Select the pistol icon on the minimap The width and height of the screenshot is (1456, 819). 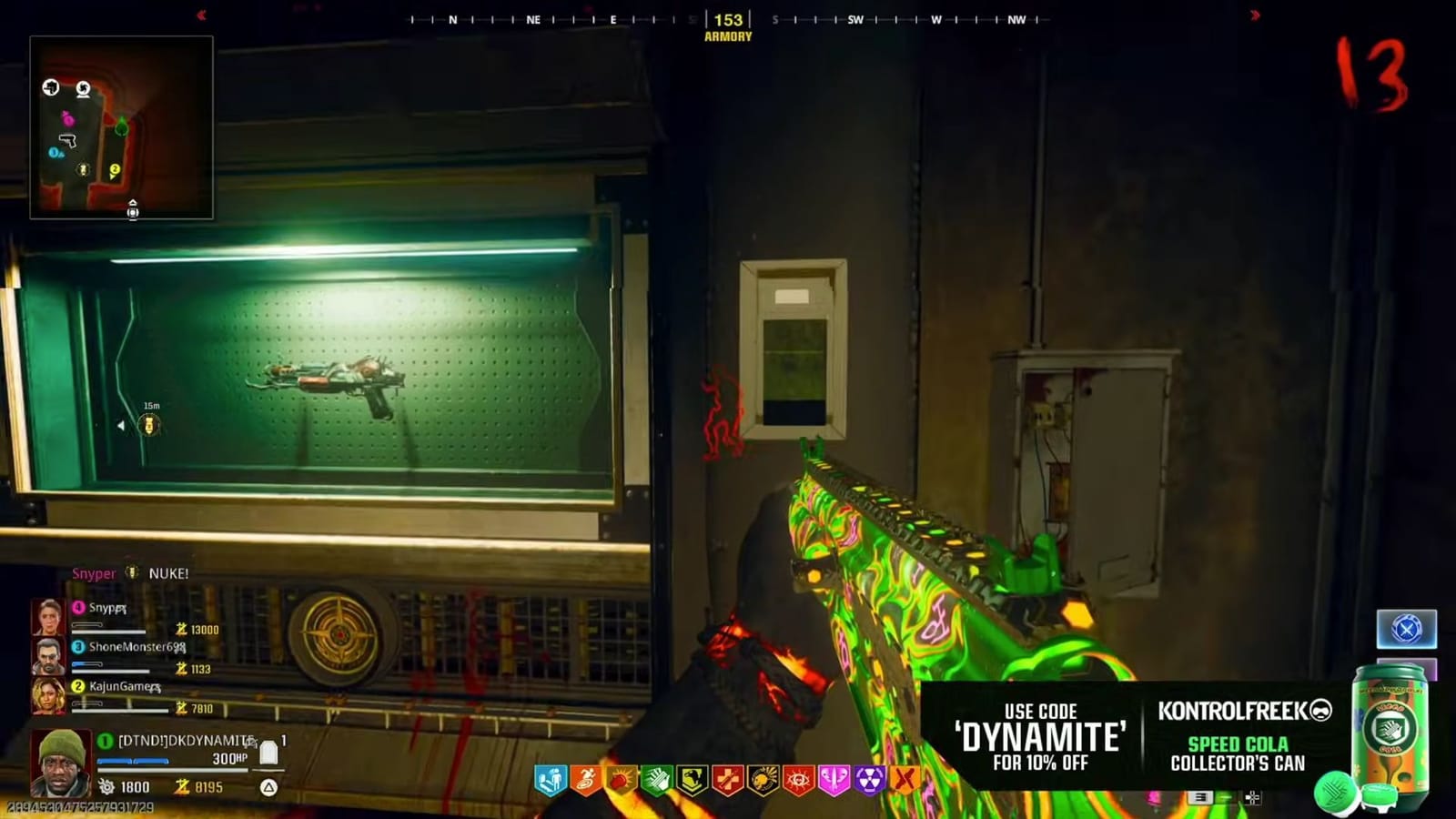68,140
